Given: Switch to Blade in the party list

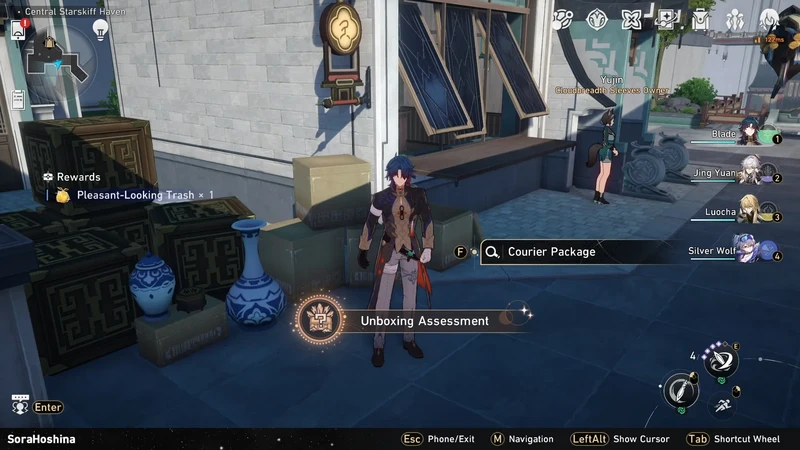Looking at the screenshot, I should [x=747, y=136].
